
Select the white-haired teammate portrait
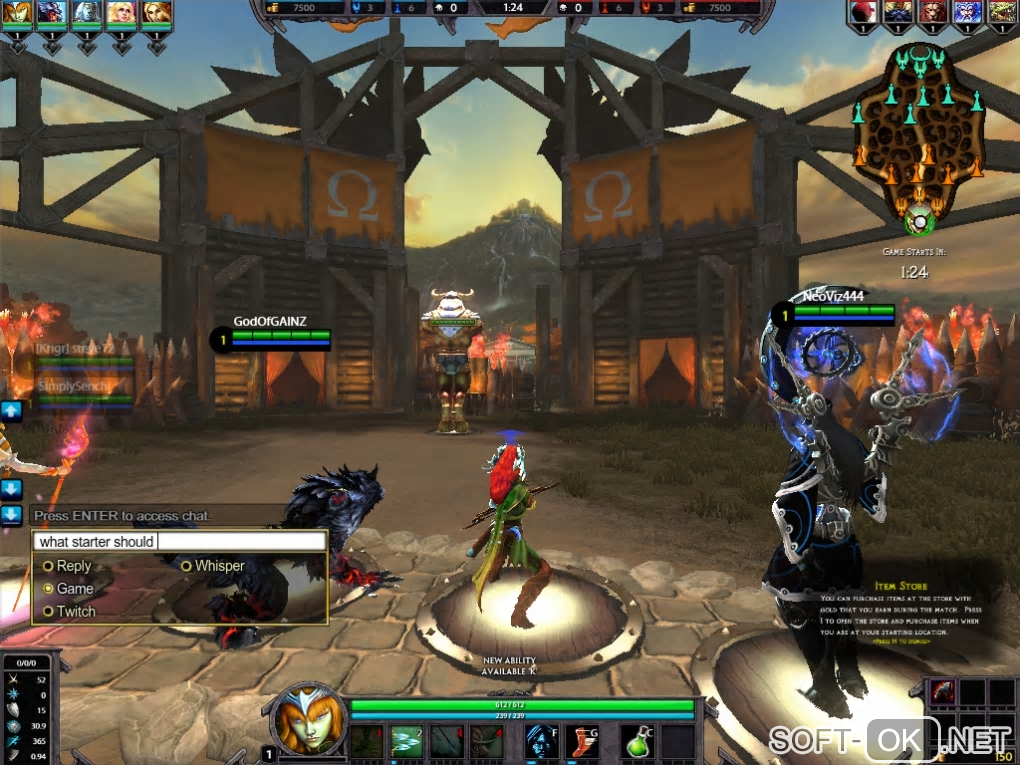(88, 13)
